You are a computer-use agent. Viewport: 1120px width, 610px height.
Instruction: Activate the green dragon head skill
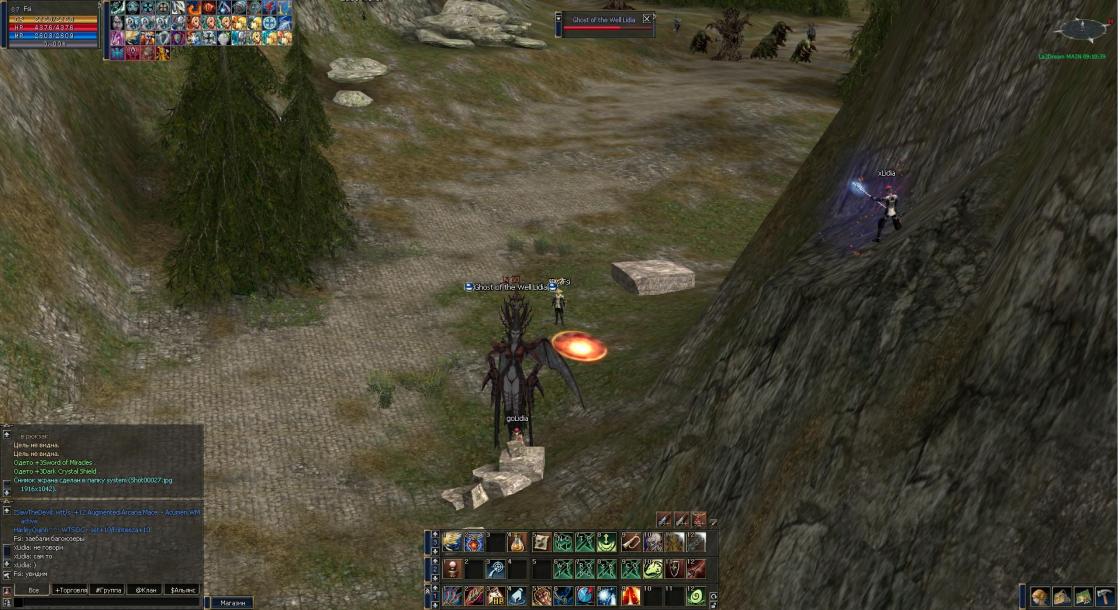652,569
